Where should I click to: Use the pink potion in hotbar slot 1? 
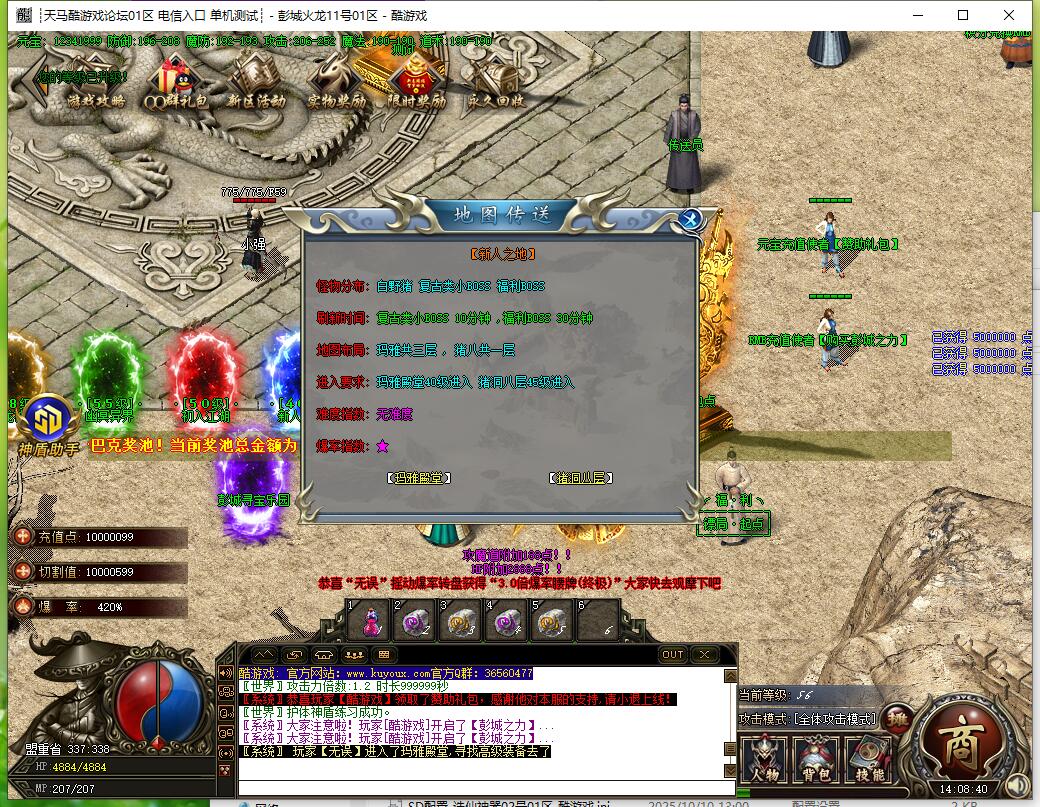coord(368,622)
